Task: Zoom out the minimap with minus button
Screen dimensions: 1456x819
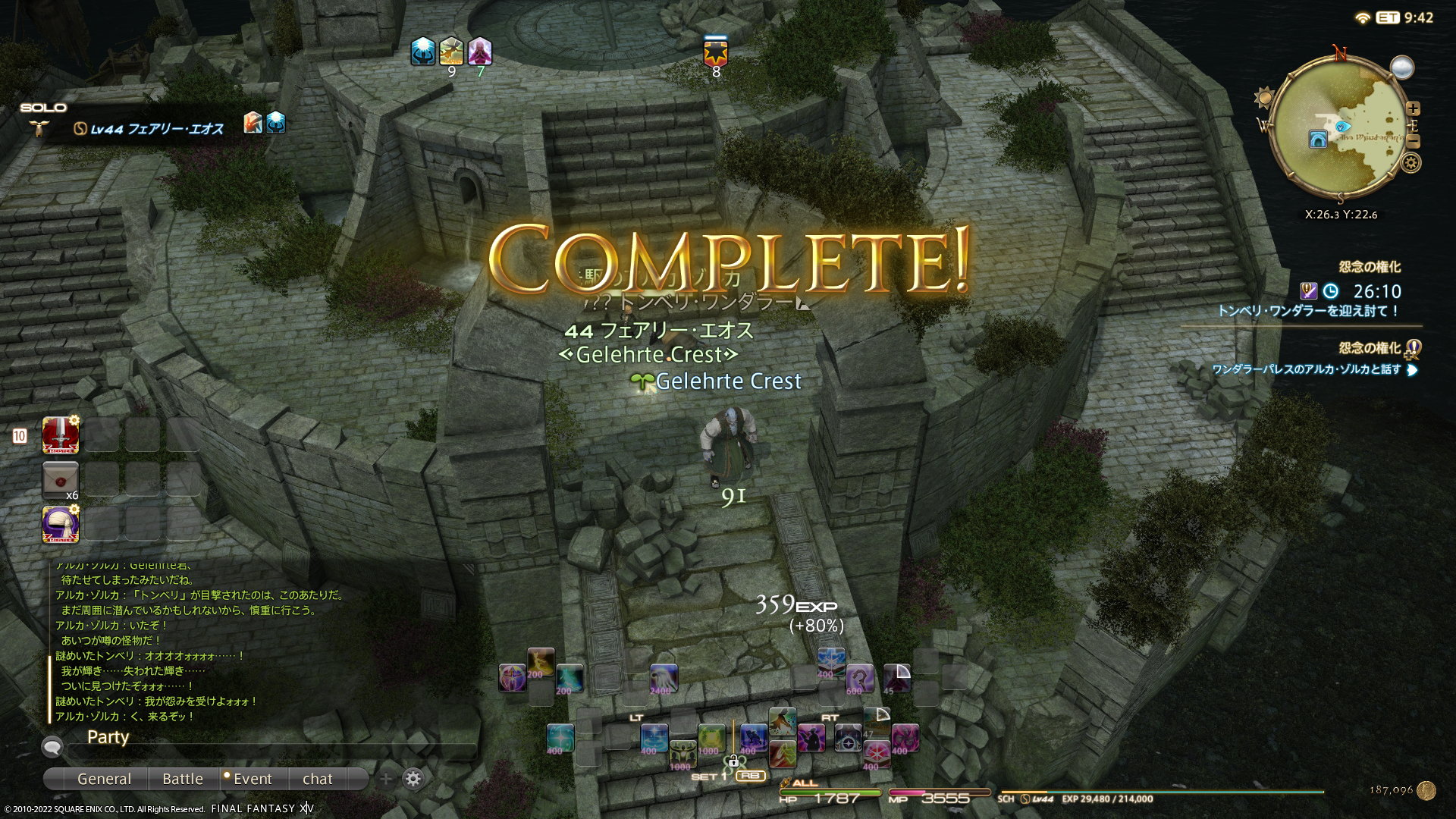Action: point(1413,142)
